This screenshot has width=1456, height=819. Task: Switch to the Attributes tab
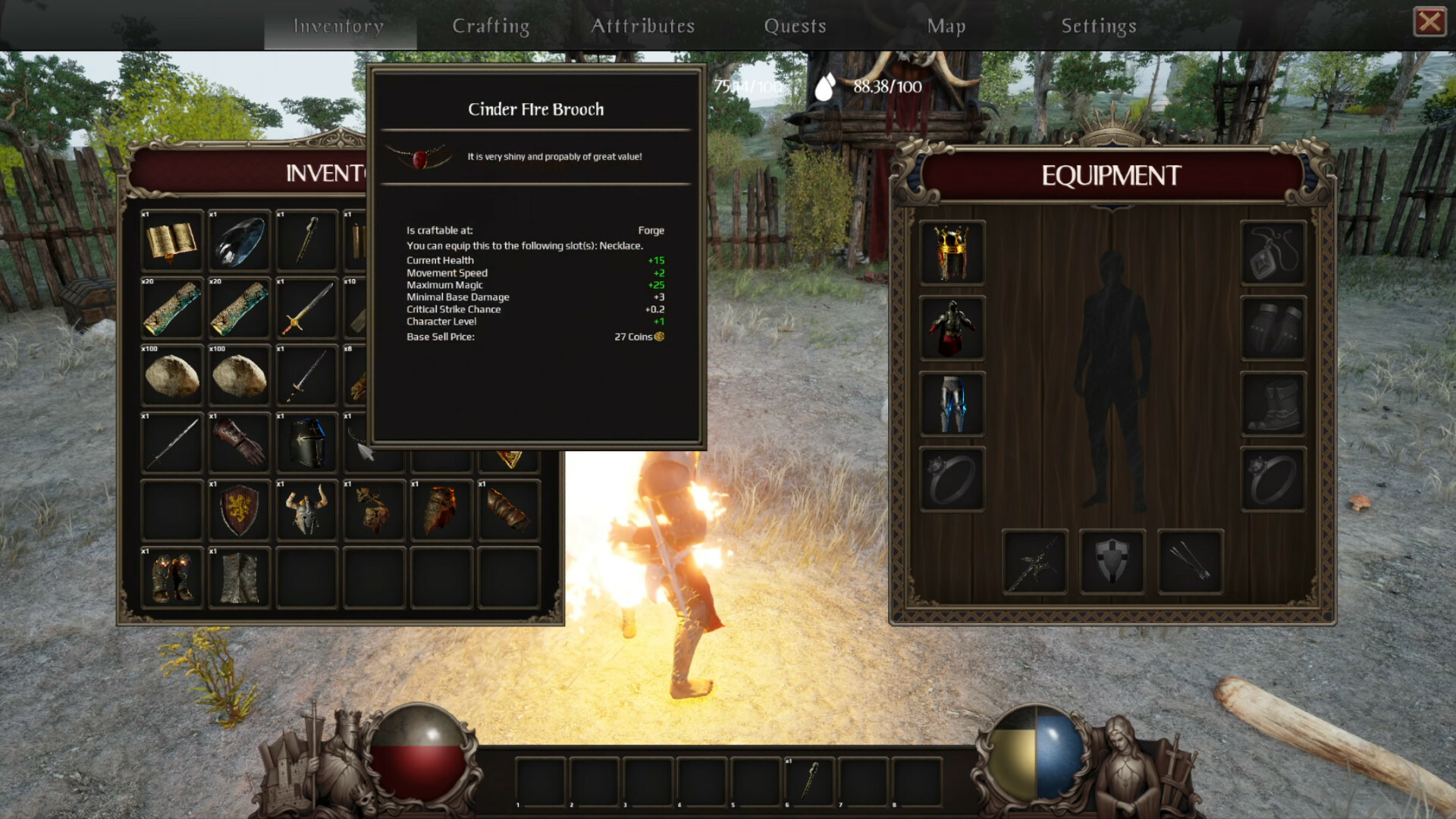(x=644, y=25)
